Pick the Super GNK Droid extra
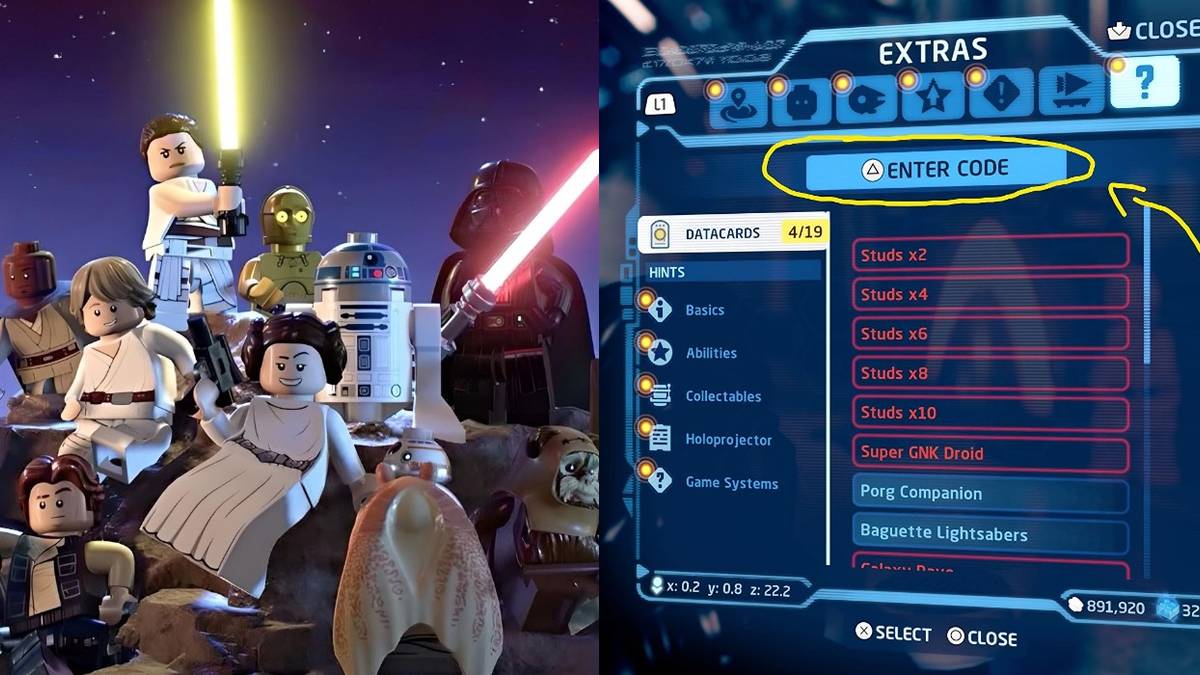 [990, 452]
